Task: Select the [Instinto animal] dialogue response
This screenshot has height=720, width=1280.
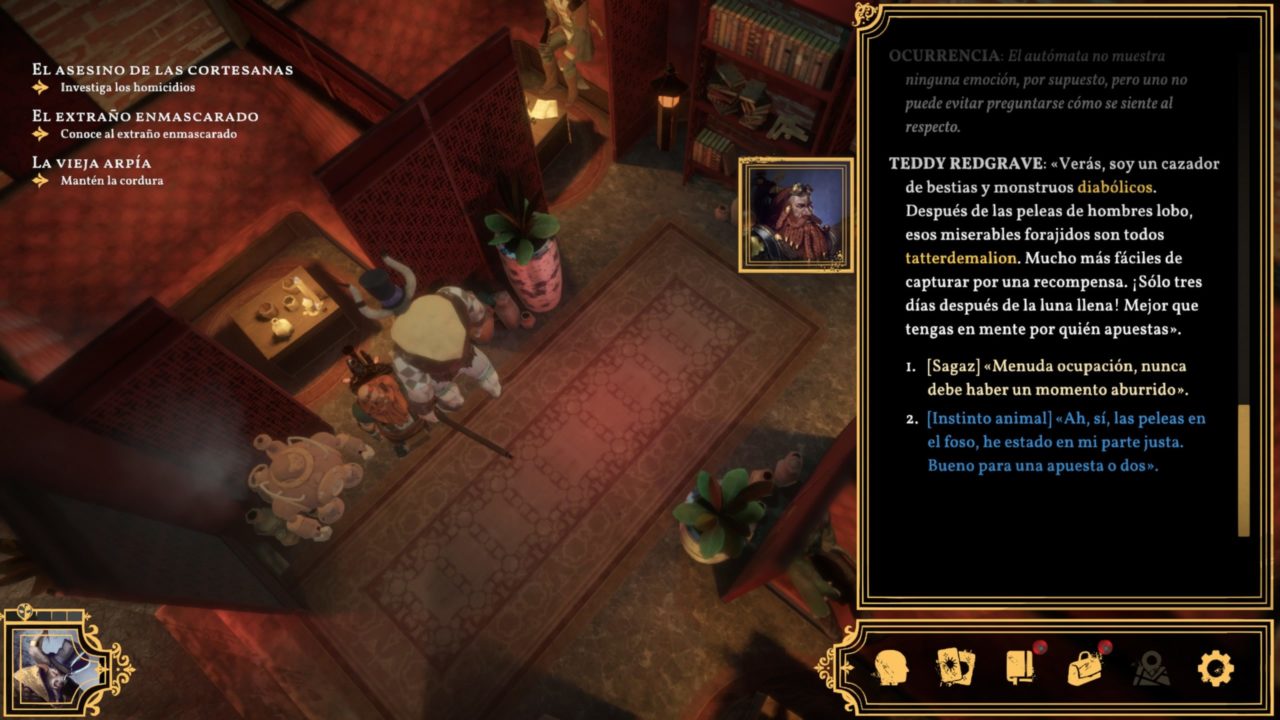Action: pos(1066,442)
